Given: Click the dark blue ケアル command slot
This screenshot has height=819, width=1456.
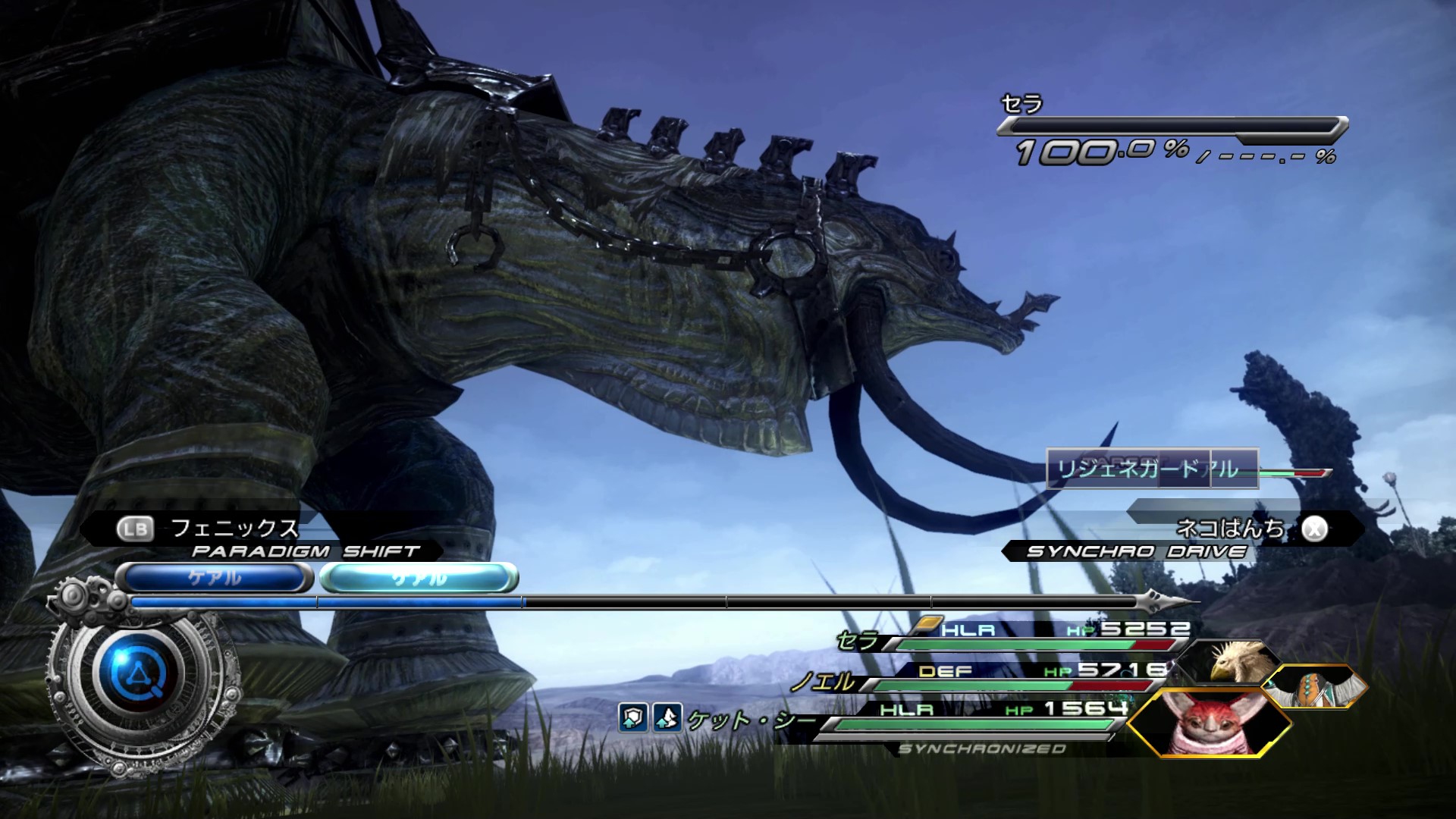Looking at the screenshot, I should pyautogui.click(x=215, y=579).
